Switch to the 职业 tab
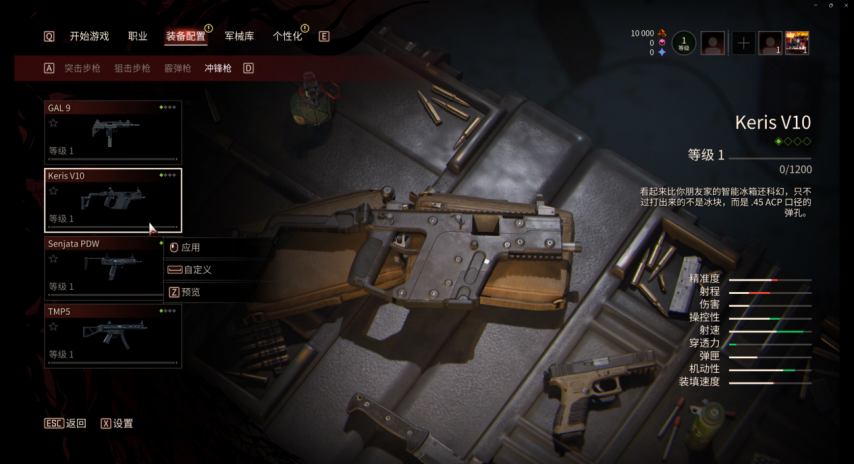The height and width of the screenshot is (464, 854). (x=138, y=36)
